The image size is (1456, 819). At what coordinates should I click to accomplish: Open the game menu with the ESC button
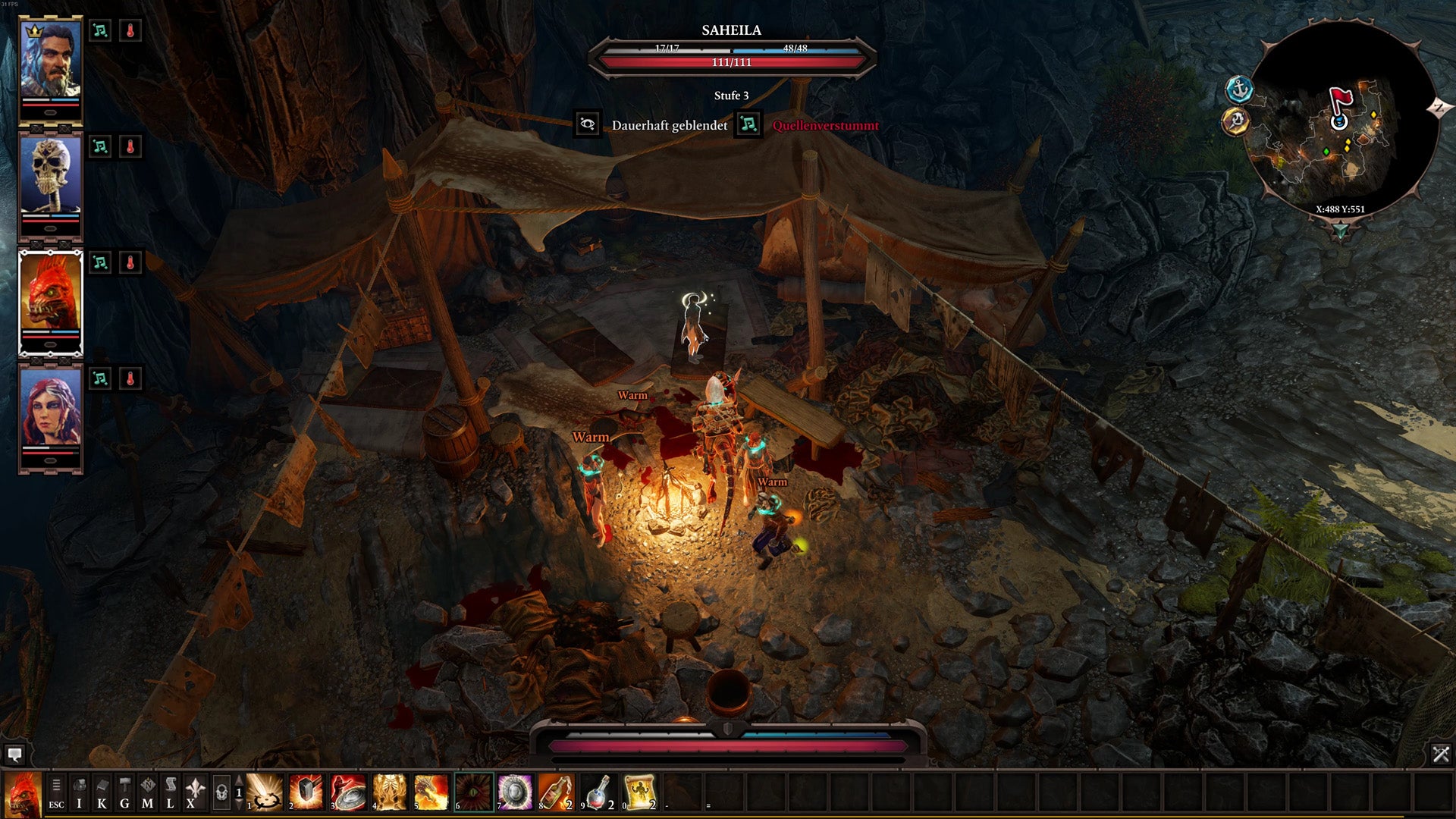point(56,792)
